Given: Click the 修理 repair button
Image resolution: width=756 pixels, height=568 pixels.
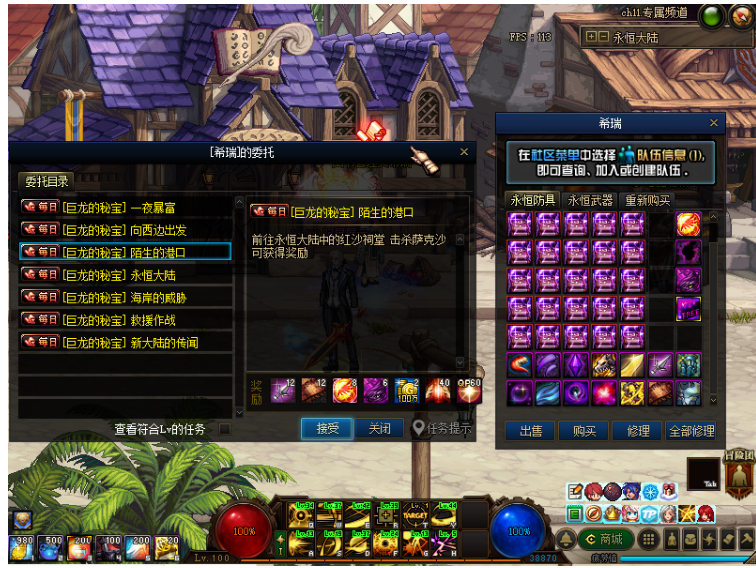Looking at the screenshot, I should point(637,431).
